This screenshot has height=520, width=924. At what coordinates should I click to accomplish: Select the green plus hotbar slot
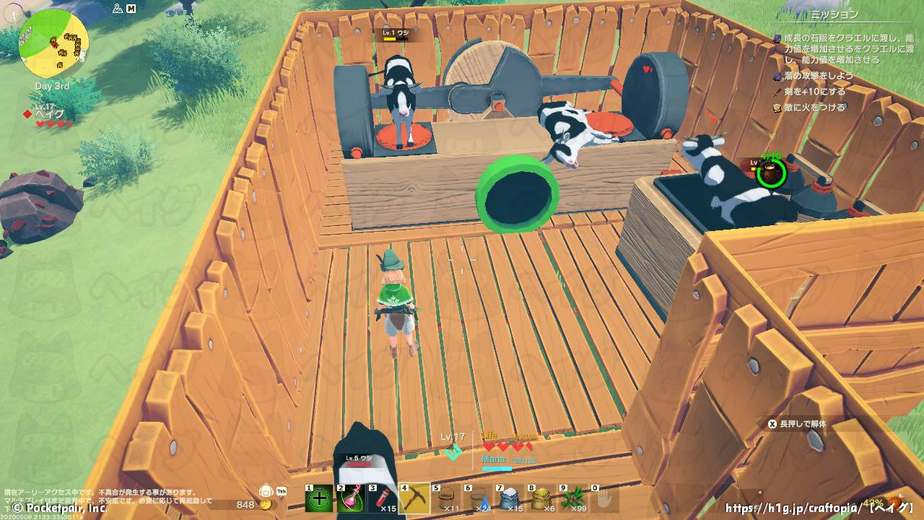click(320, 500)
